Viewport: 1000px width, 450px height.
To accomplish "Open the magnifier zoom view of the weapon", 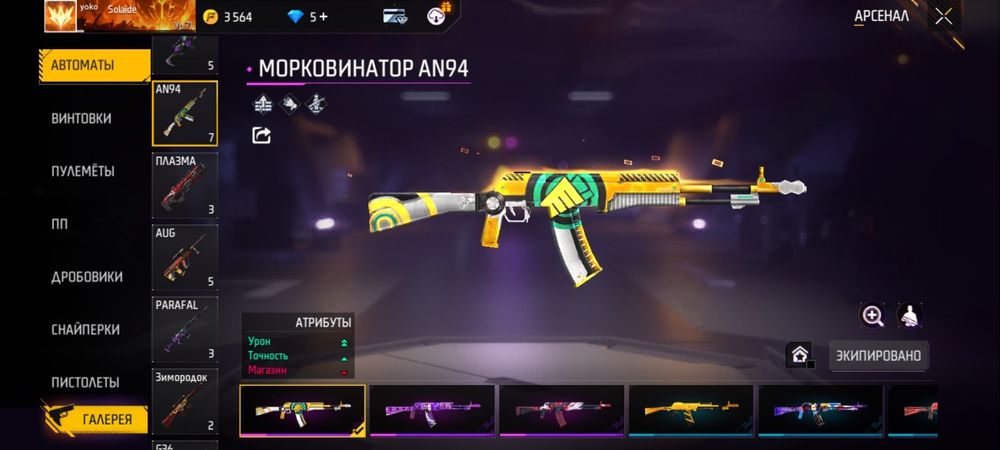I will pyautogui.click(x=873, y=316).
